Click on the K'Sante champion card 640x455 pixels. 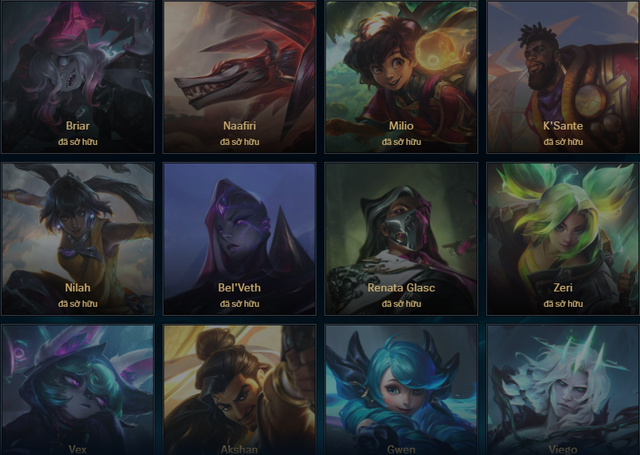point(563,76)
